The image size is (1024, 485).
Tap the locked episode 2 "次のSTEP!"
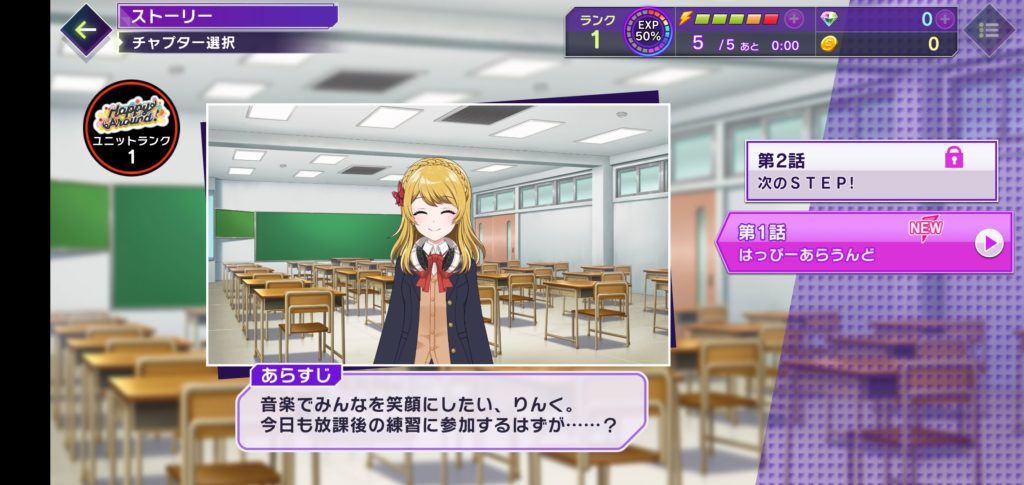(x=870, y=170)
